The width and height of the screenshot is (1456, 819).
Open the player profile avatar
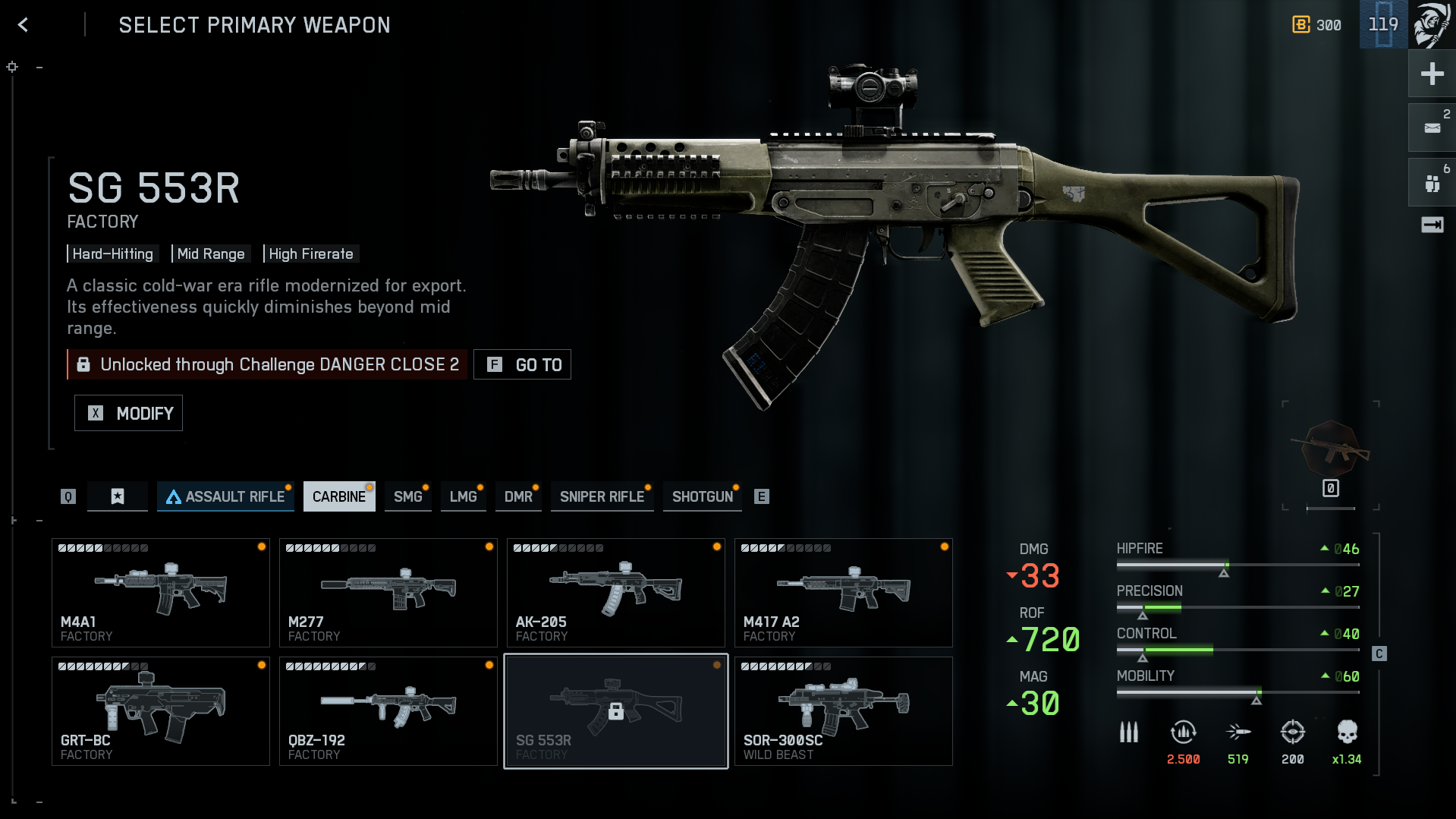(x=1432, y=24)
